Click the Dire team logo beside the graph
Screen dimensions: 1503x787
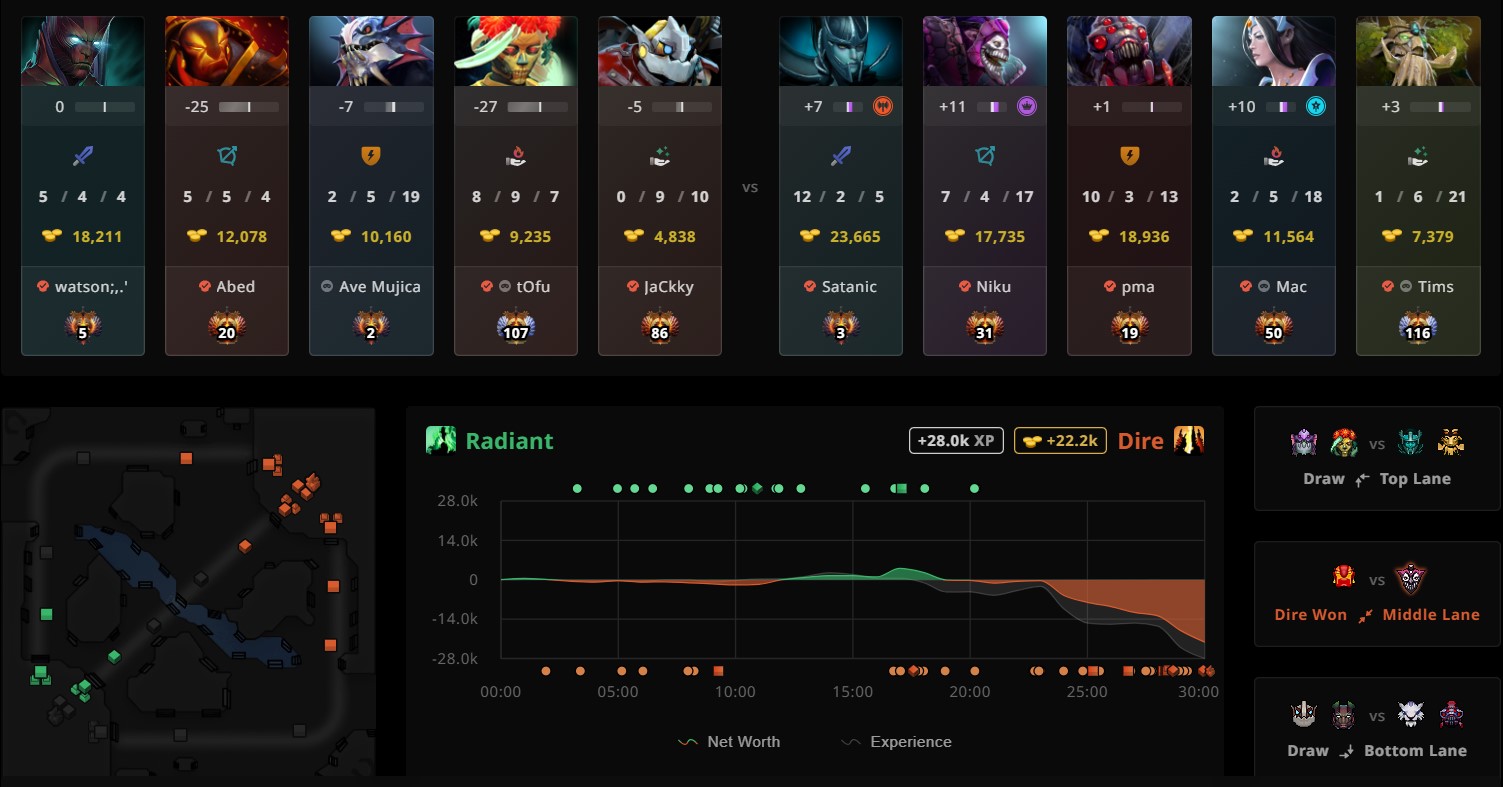1190,440
